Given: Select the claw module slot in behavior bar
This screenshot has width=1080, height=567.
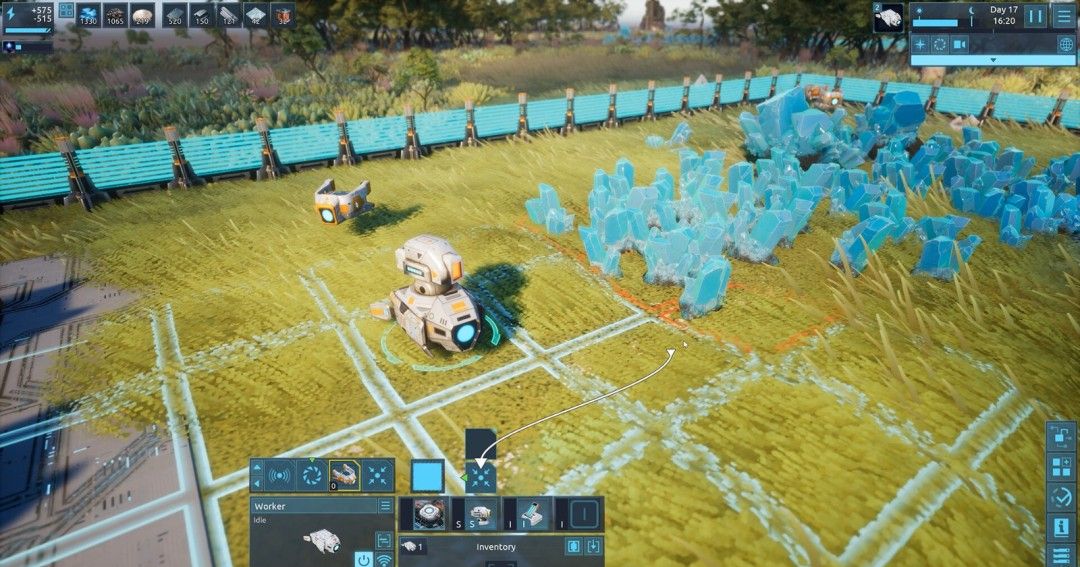Looking at the screenshot, I should (344, 476).
